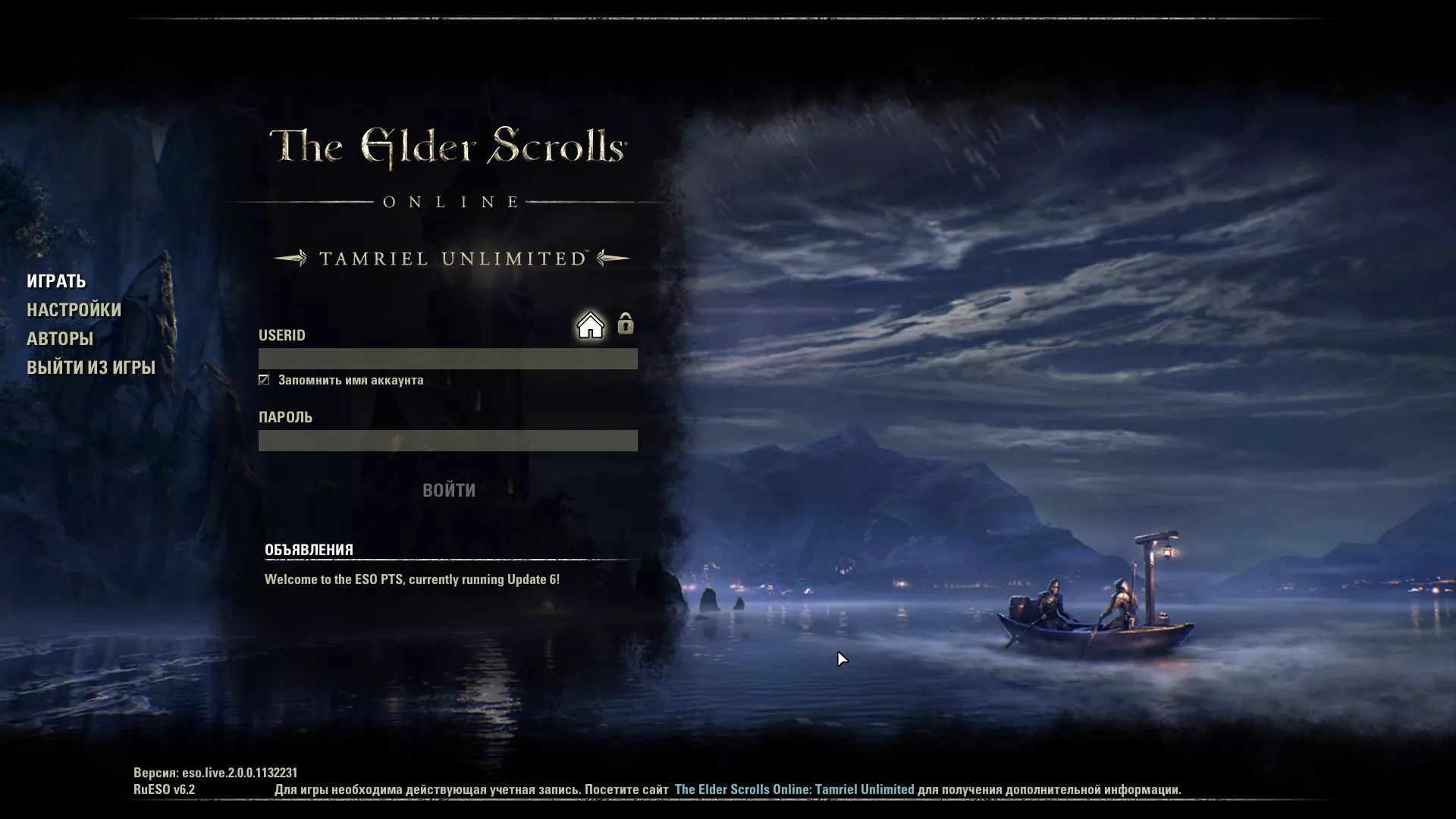
Task: Focus the USERID input field
Action: pyautogui.click(x=447, y=359)
